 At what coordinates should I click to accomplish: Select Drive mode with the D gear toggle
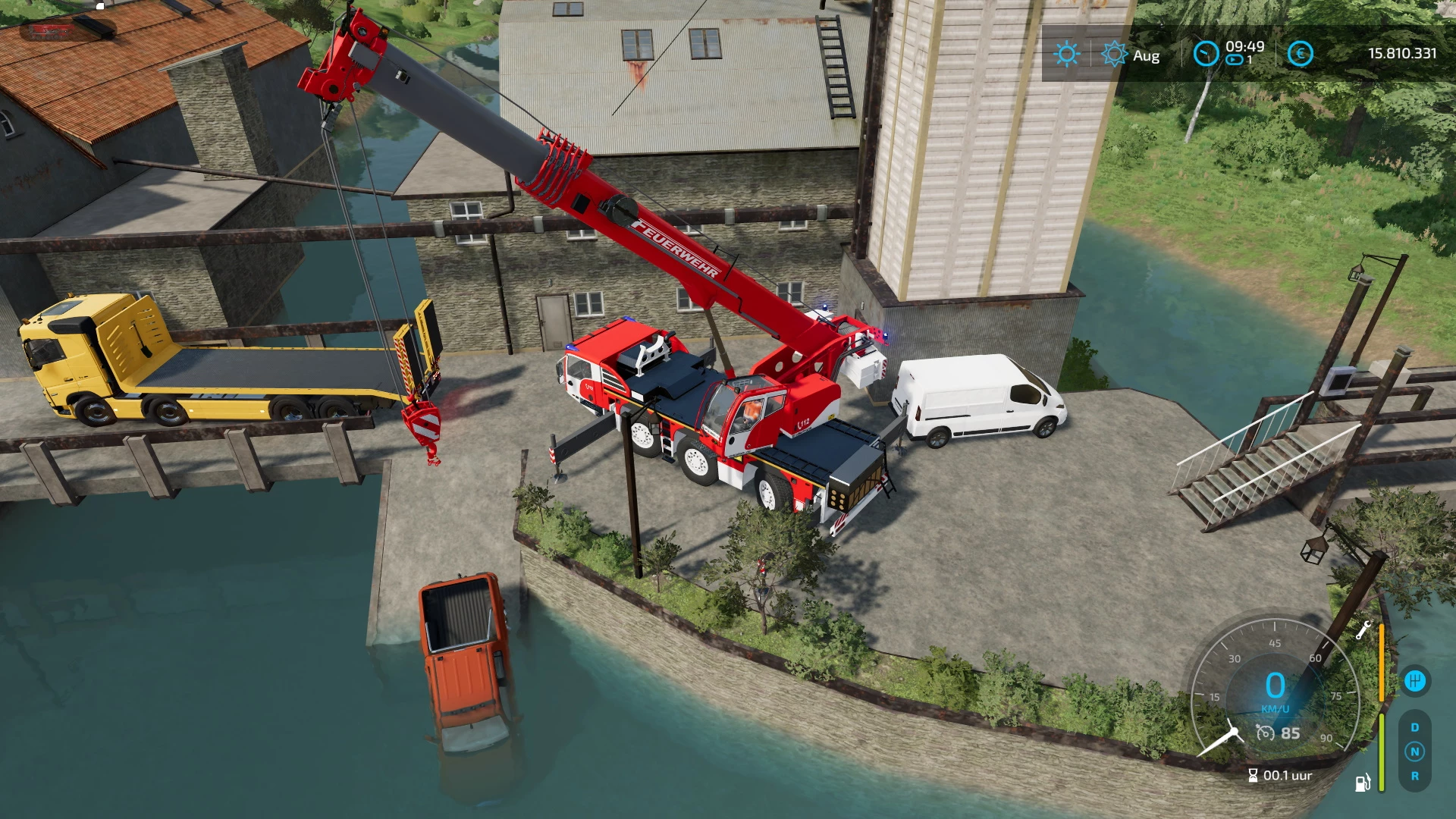pos(1415,727)
